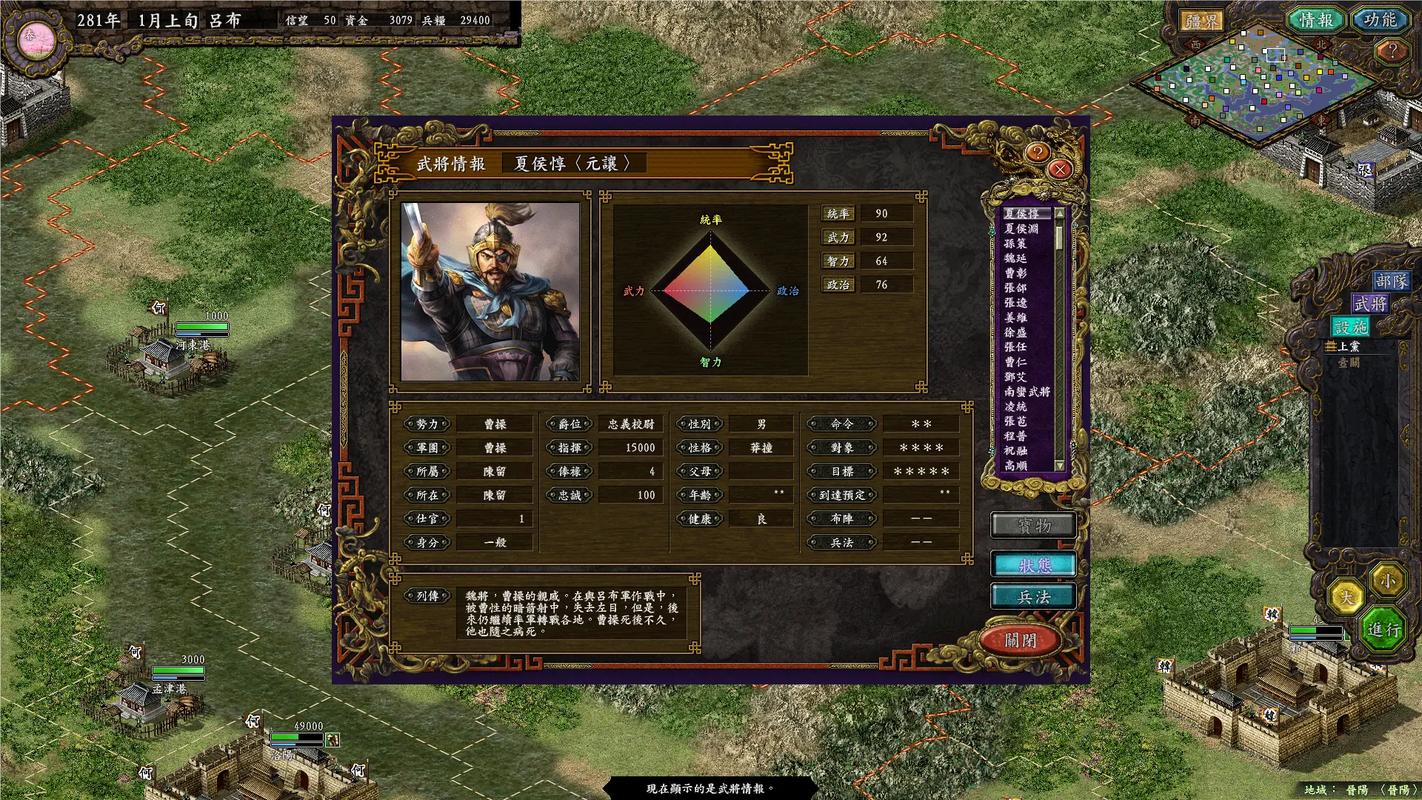Click the green 進行 proceed icon

coord(1386,630)
